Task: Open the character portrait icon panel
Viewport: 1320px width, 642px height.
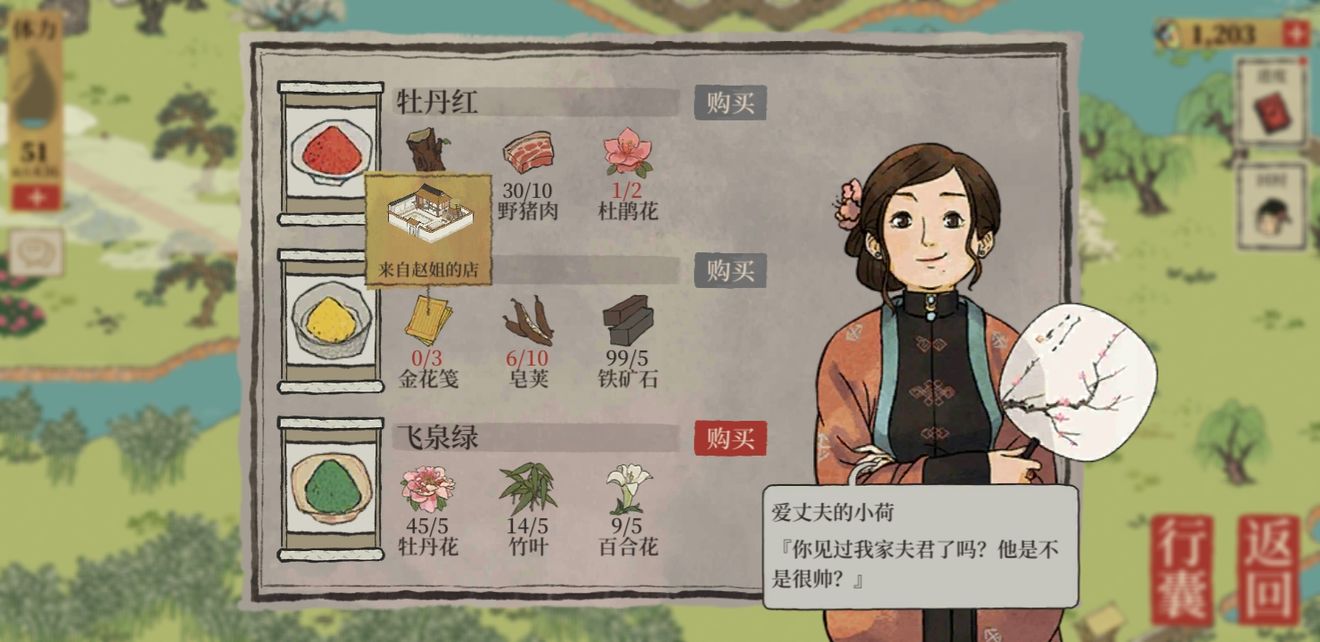Action: [1270, 211]
